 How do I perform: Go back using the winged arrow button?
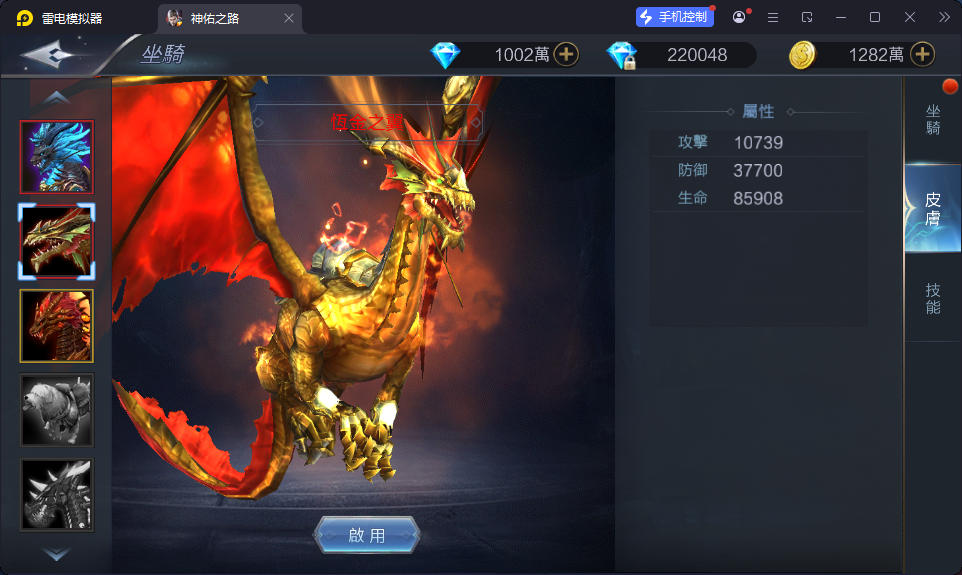point(55,54)
